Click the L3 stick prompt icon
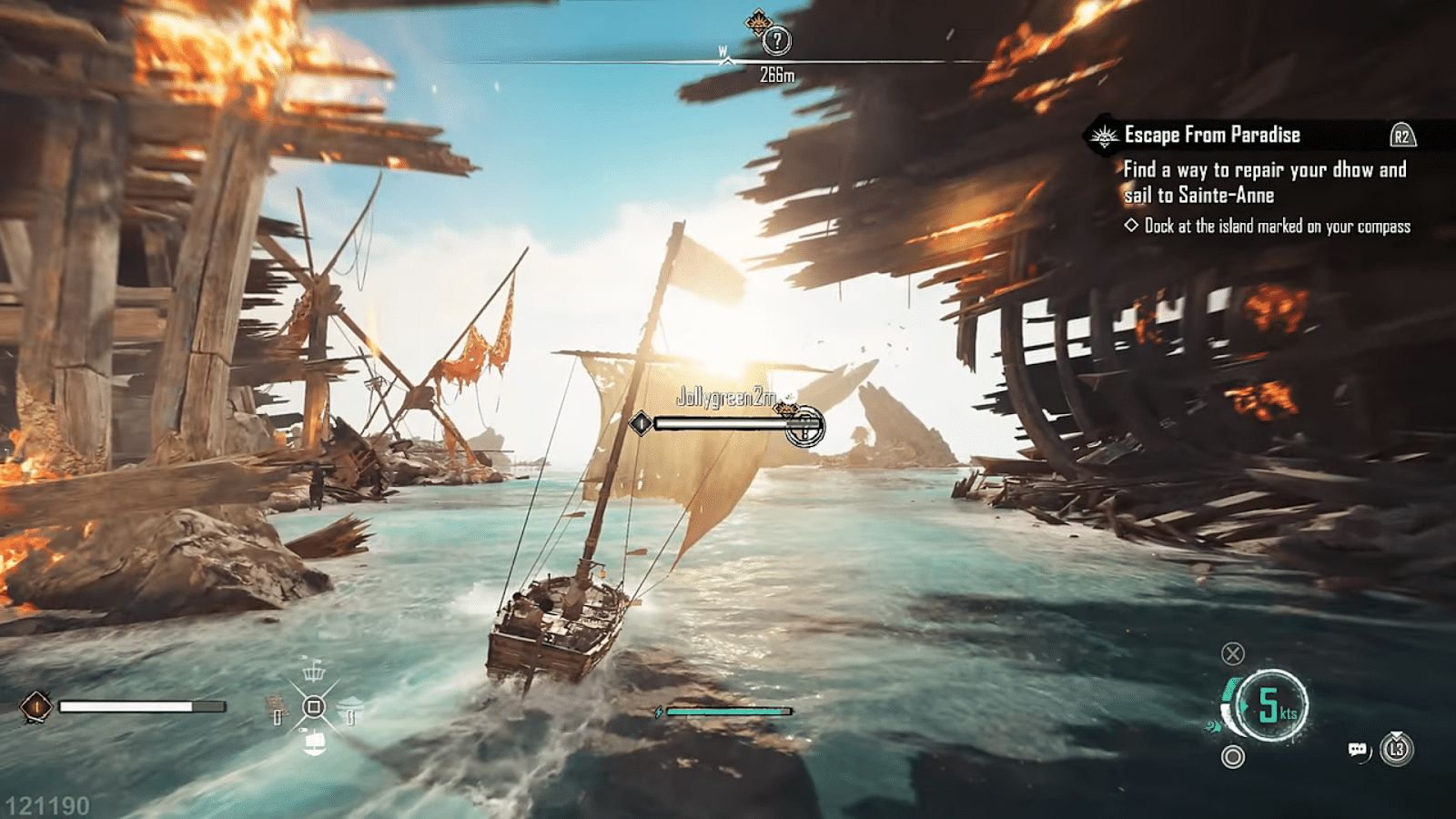 pyautogui.click(x=1398, y=749)
